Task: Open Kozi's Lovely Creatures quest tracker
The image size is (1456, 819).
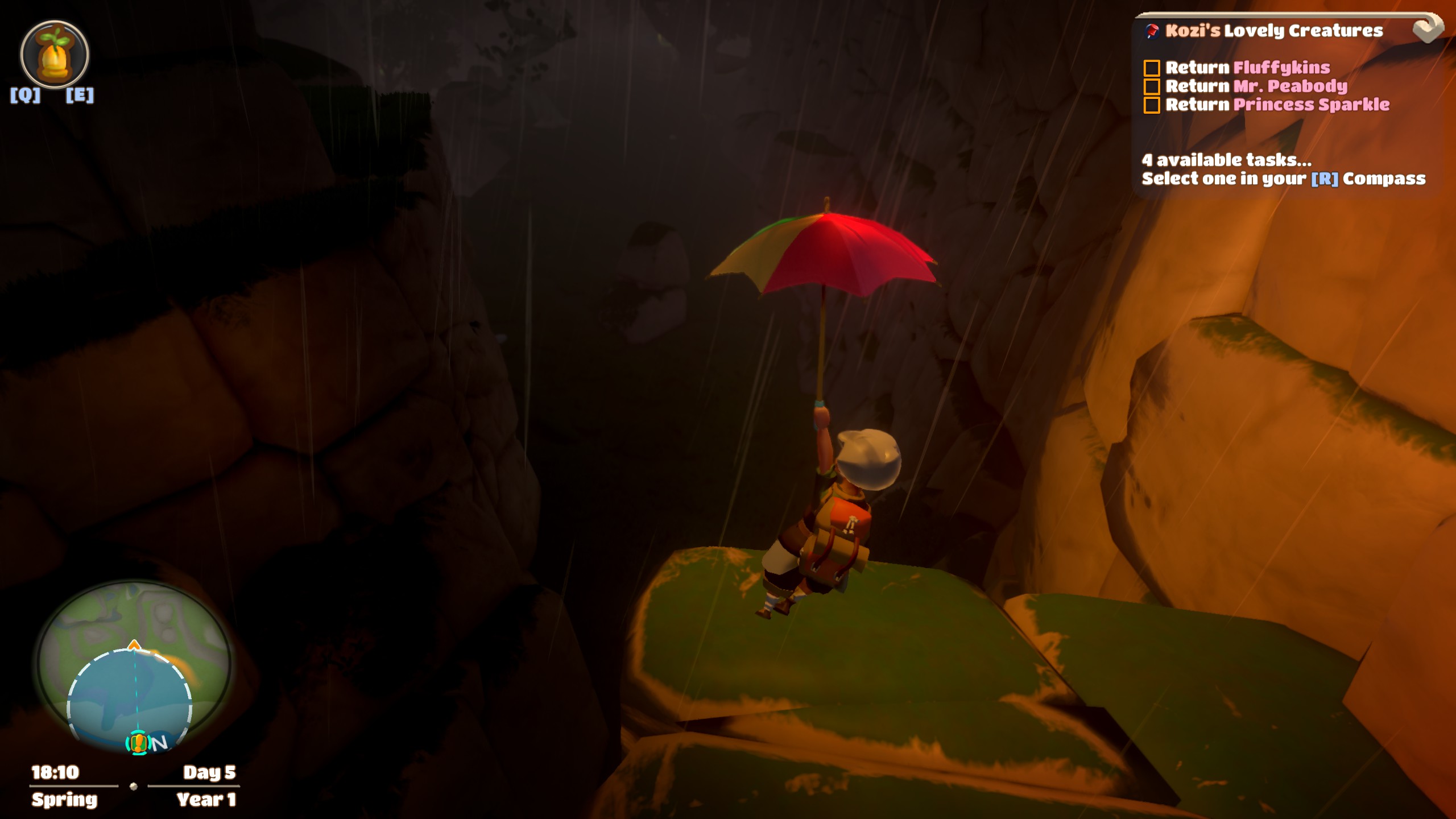Action: point(1273,31)
